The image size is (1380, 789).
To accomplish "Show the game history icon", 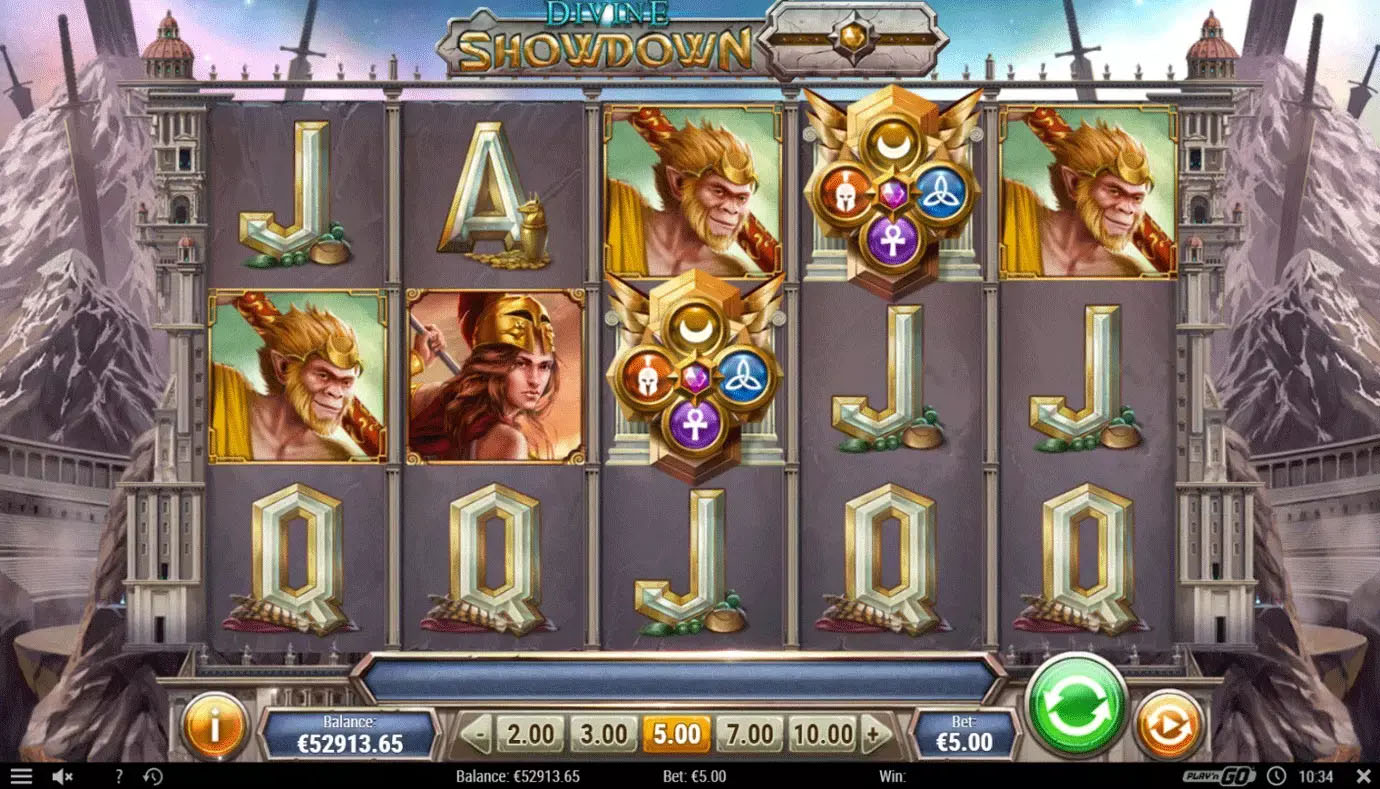I will click(153, 776).
